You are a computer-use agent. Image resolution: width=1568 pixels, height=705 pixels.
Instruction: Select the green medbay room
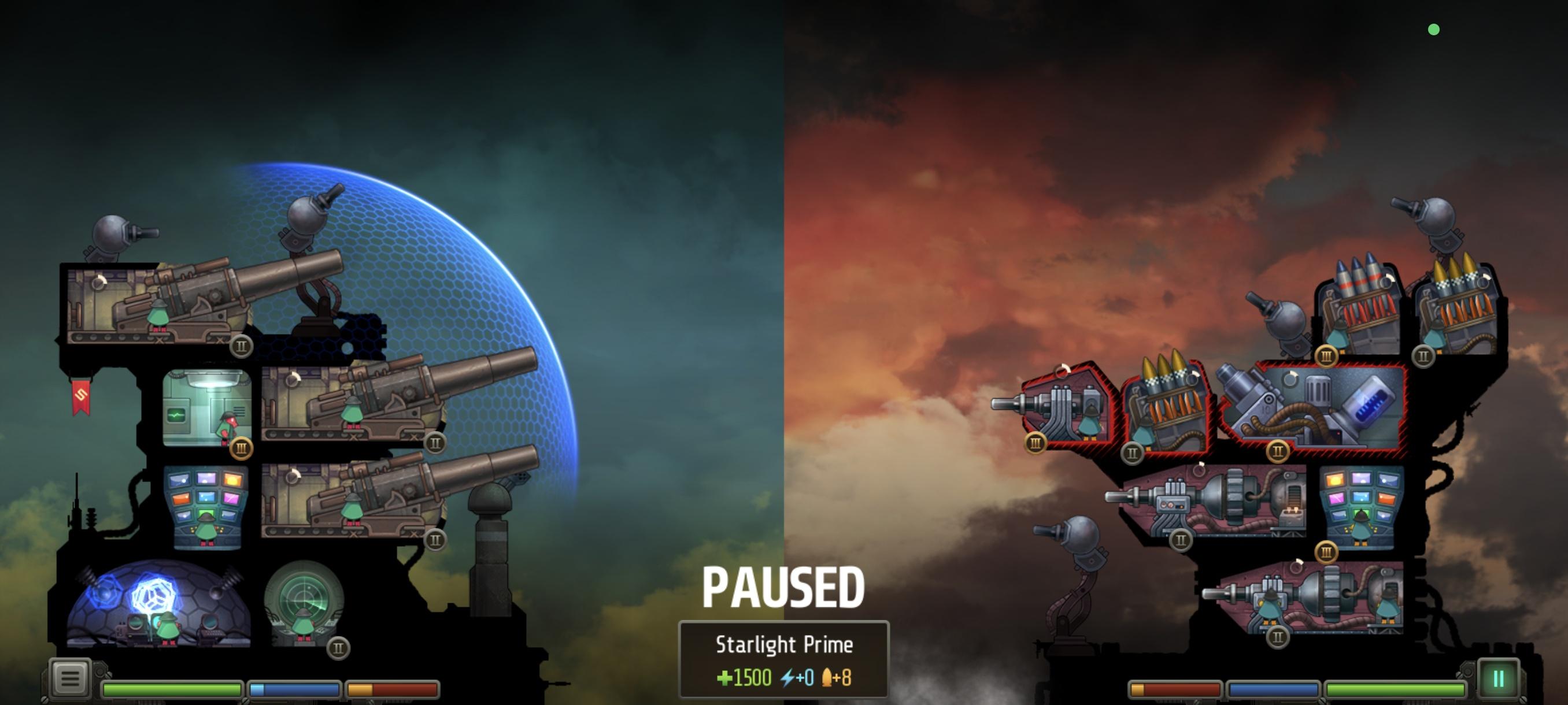(207, 407)
